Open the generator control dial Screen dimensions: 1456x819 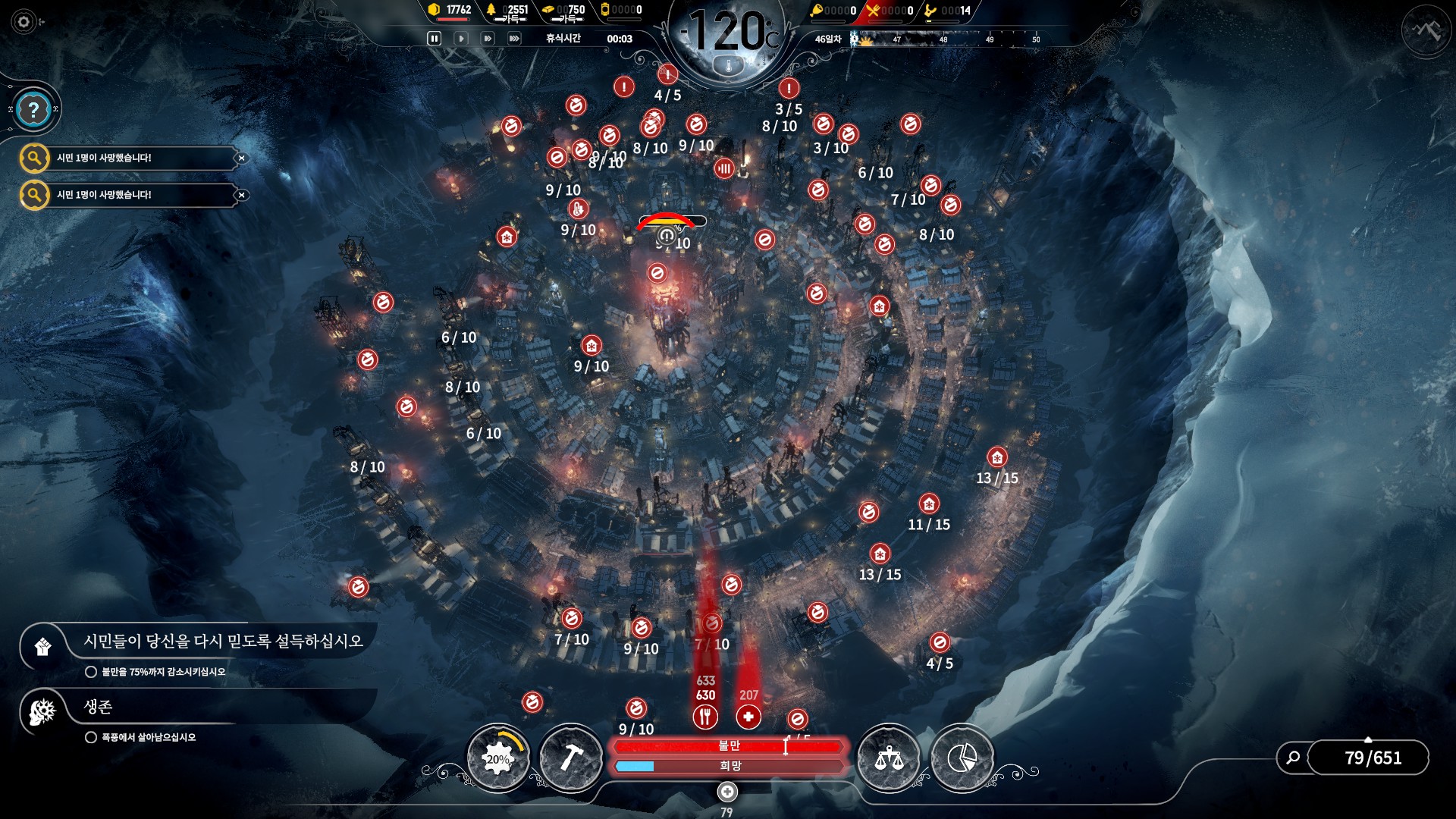pyautogui.click(x=498, y=758)
